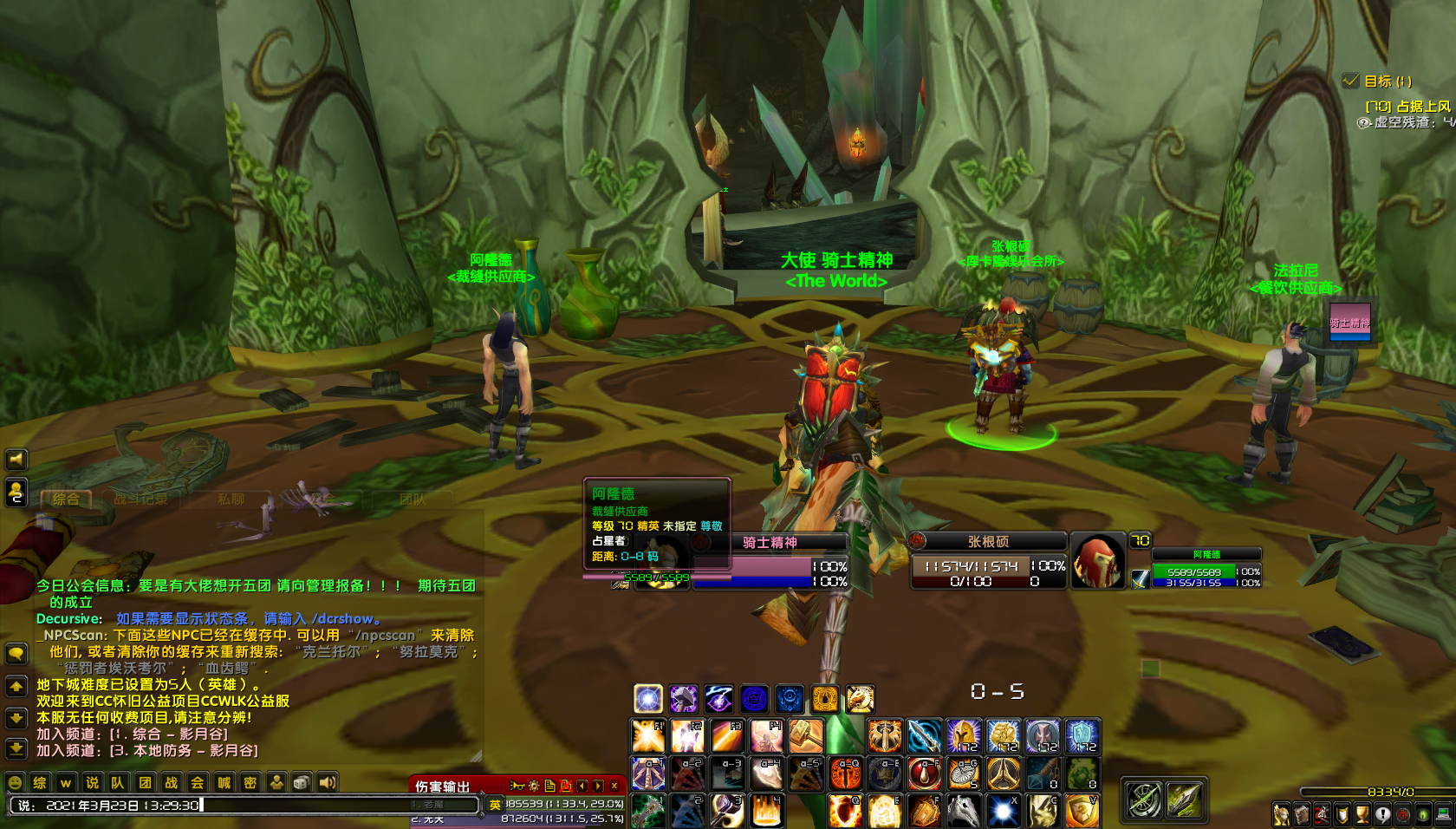The height and width of the screenshot is (829, 1456).
Task: Open the emoji smiley chat button
Action: pos(15,783)
